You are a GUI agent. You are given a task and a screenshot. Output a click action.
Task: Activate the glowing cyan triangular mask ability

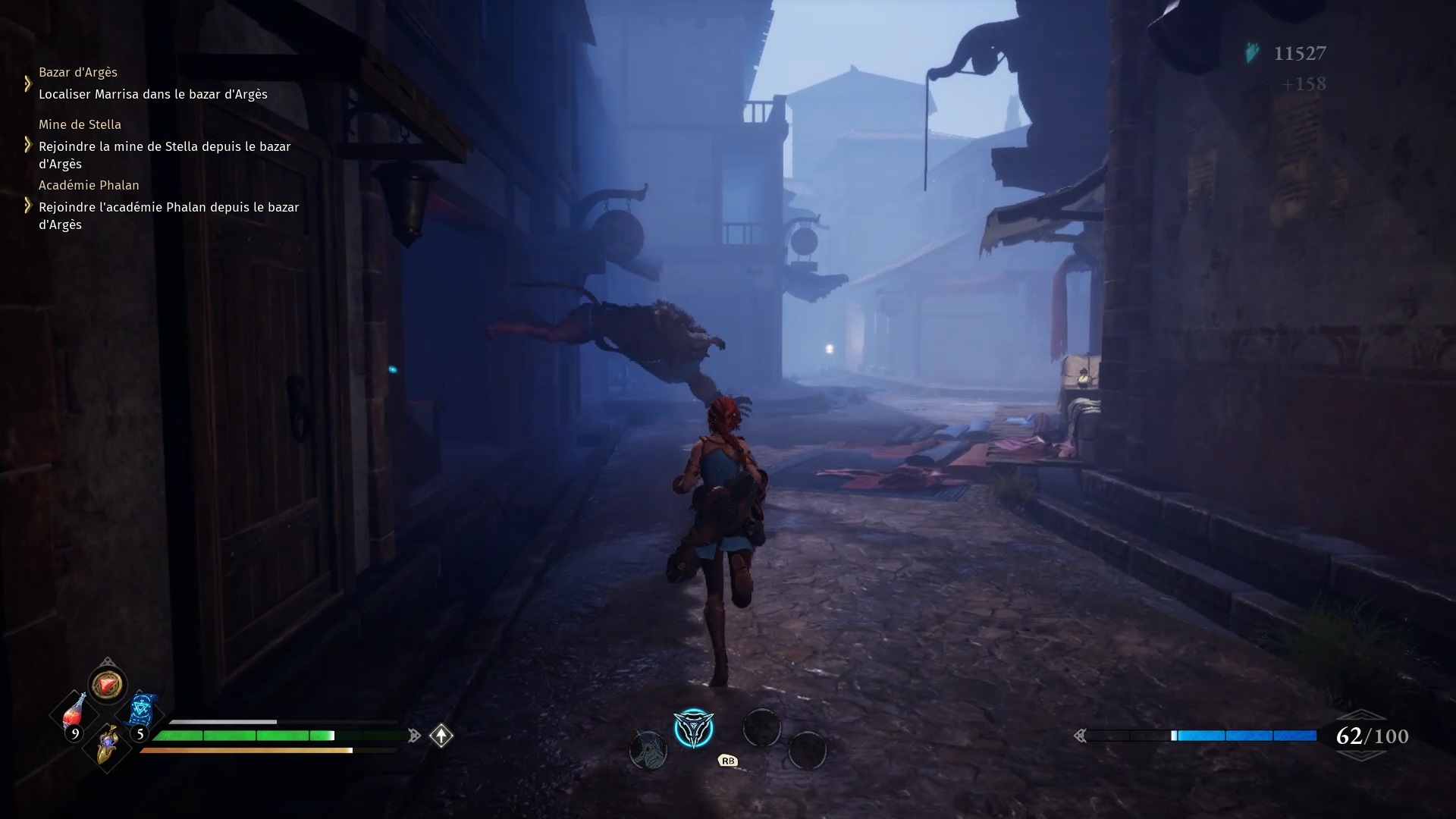click(693, 730)
